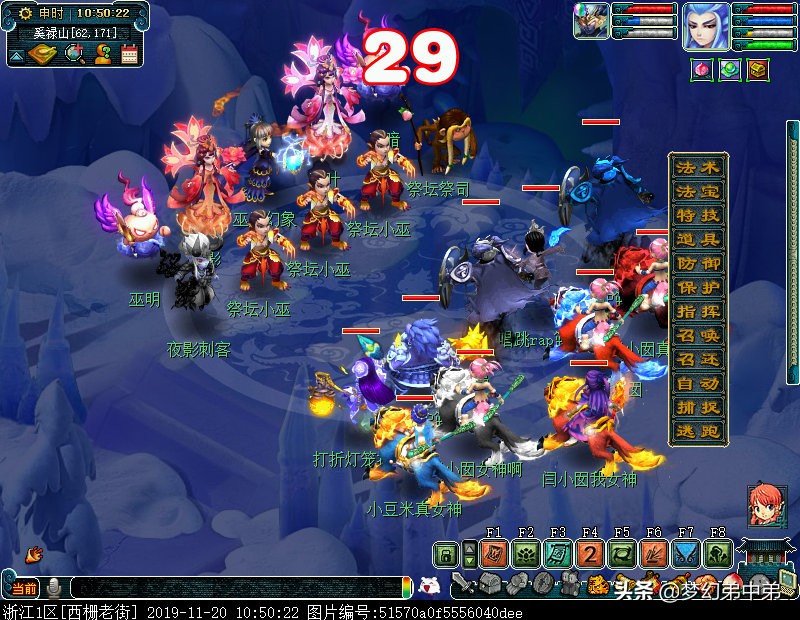Use the F4 hotbar slot numbered 2

[590, 555]
